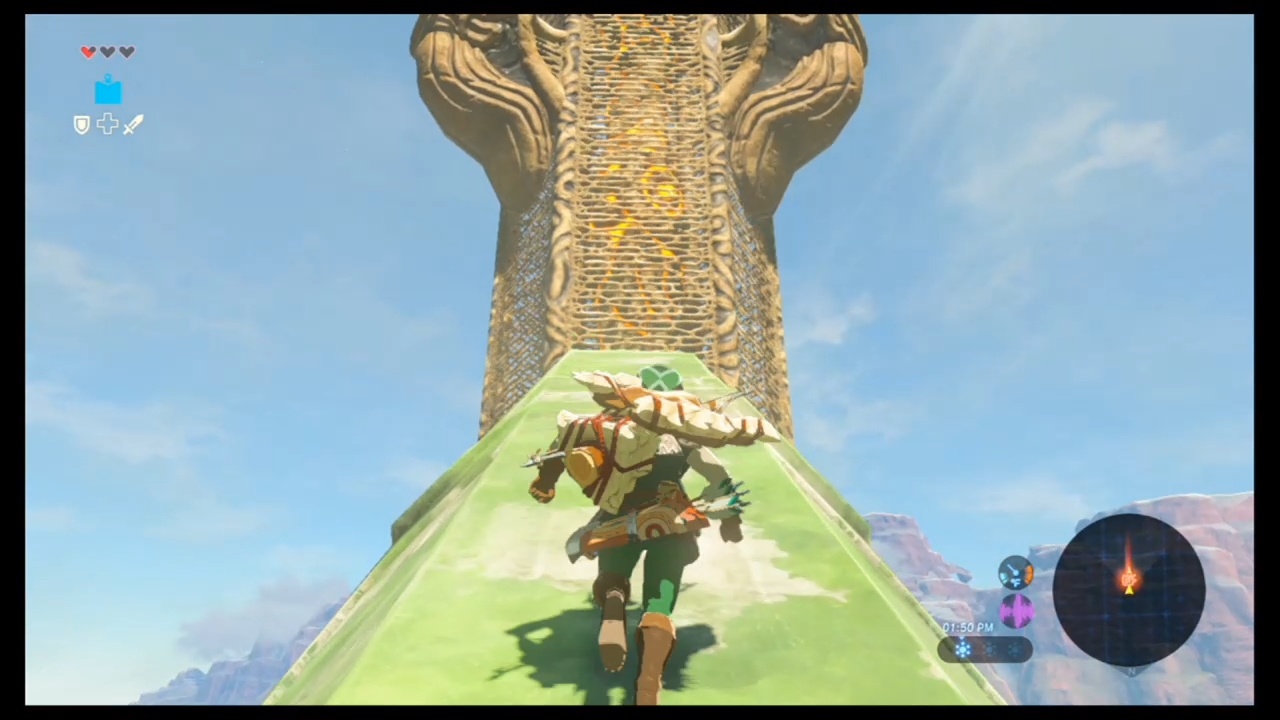The width and height of the screenshot is (1280, 720).
Task: Open the compass north marker
Action: (x=1131, y=671)
